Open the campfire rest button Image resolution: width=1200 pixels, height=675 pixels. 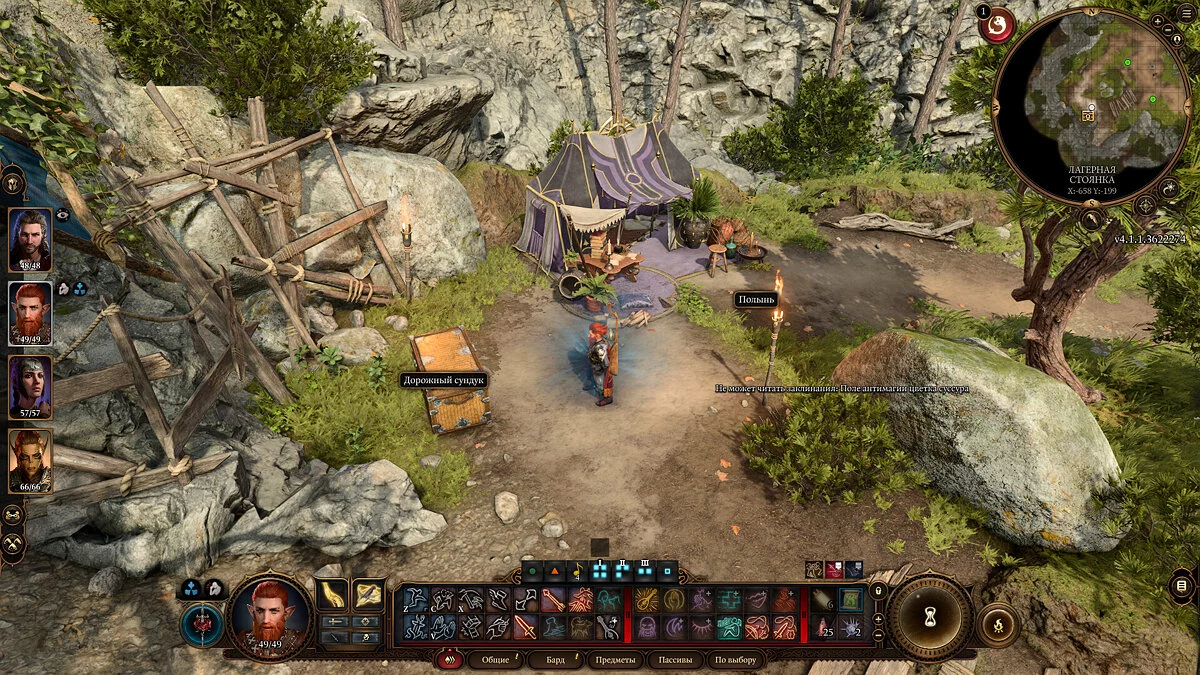pos(997,623)
